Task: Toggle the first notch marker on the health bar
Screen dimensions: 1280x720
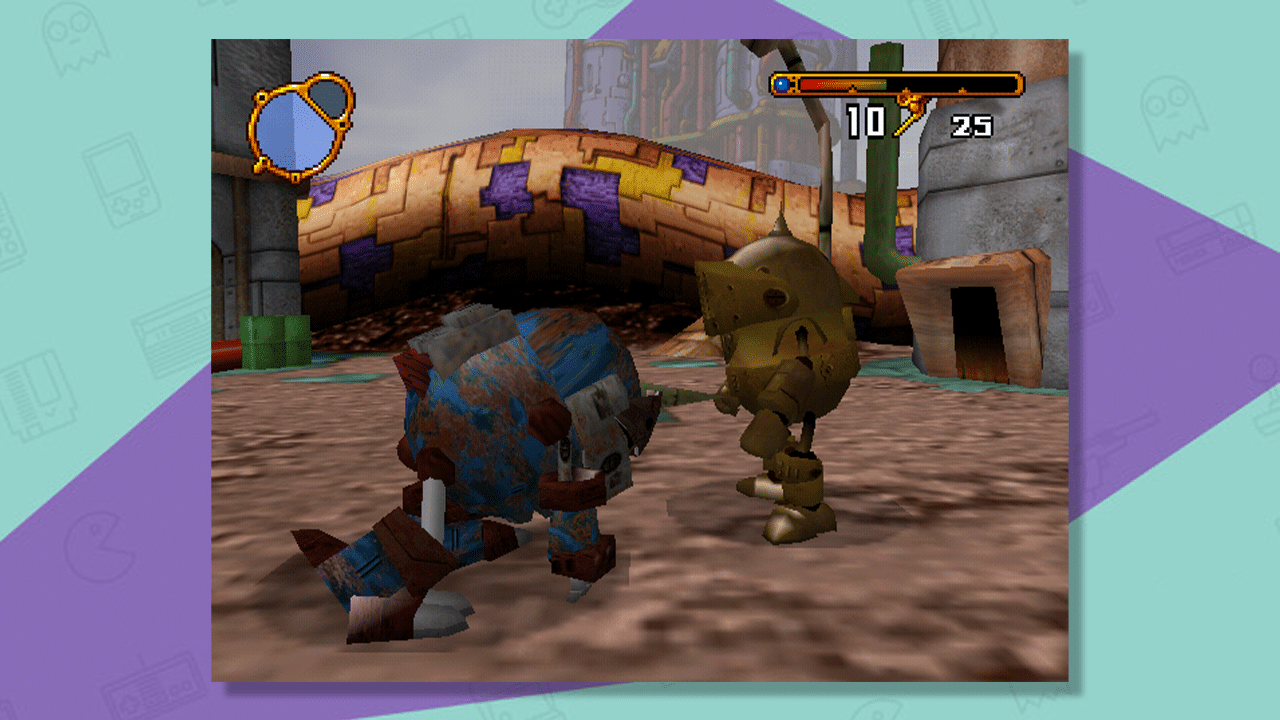Action: point(852,88)
